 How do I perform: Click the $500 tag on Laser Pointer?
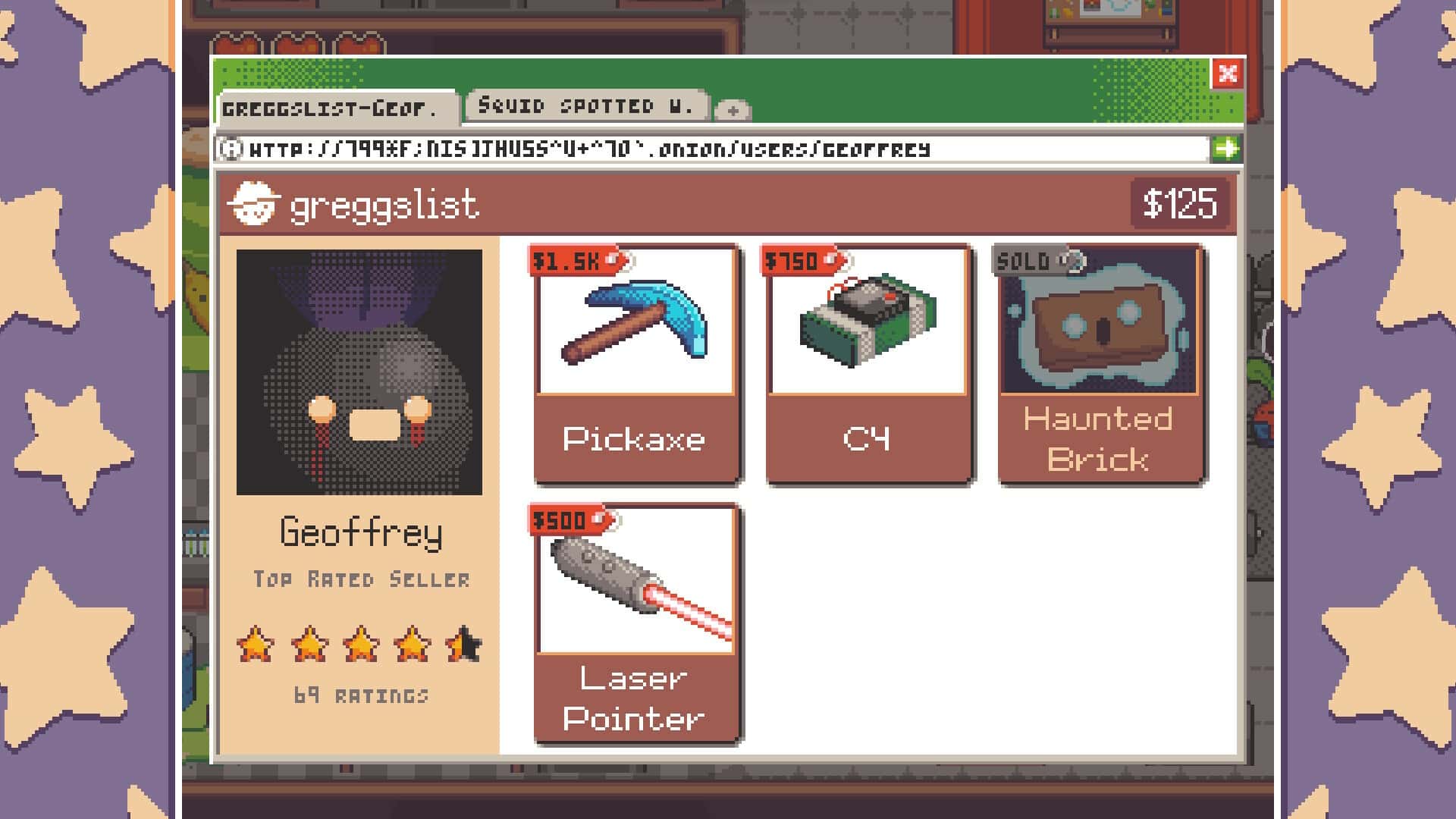(x=565, y=520)
